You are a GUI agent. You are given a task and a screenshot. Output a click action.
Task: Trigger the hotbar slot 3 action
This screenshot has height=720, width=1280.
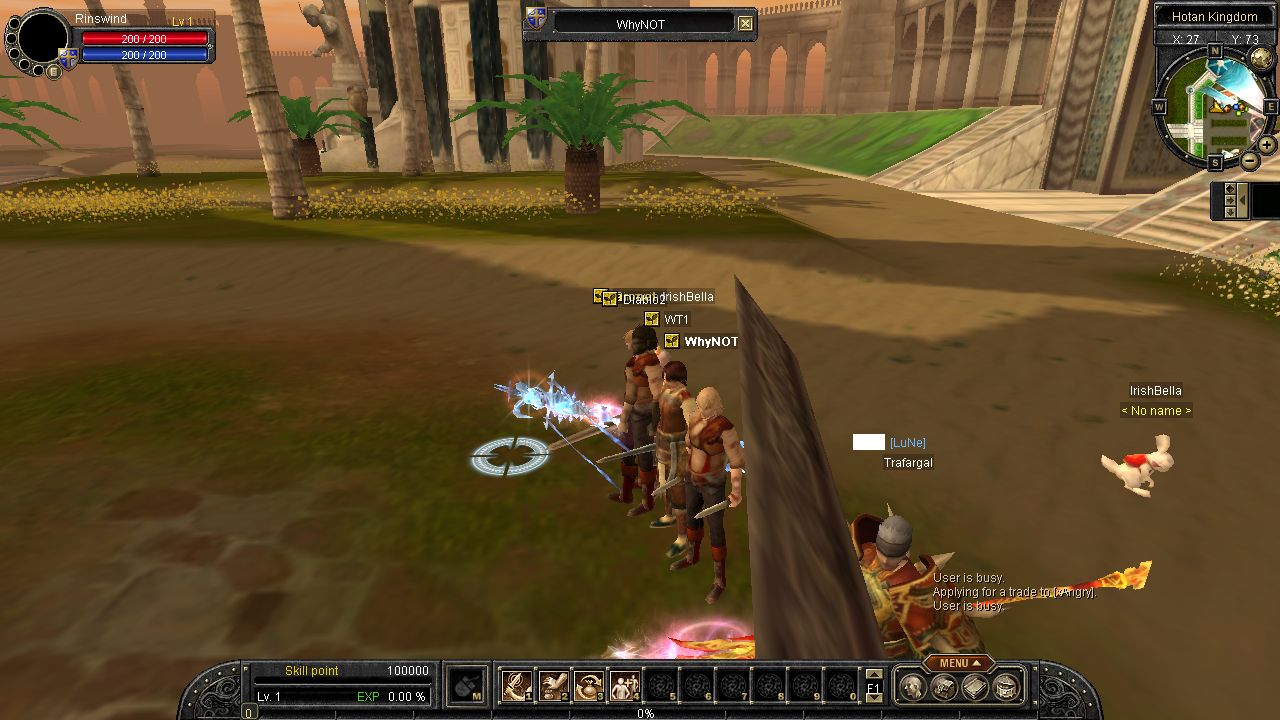point(589,686)
